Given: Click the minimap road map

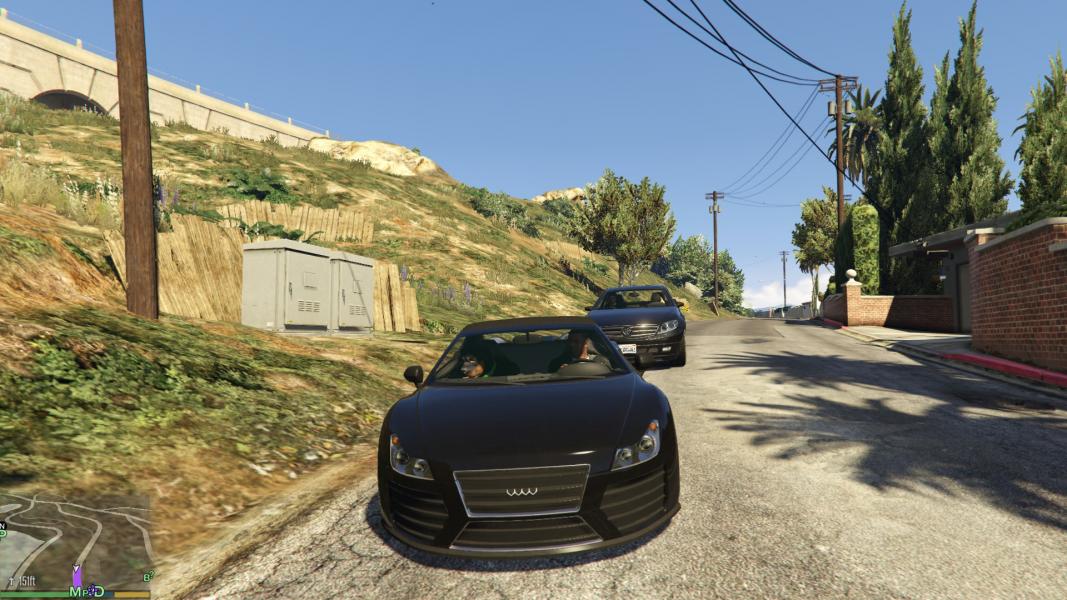Looking at the screenshot, I should point(75,540).
